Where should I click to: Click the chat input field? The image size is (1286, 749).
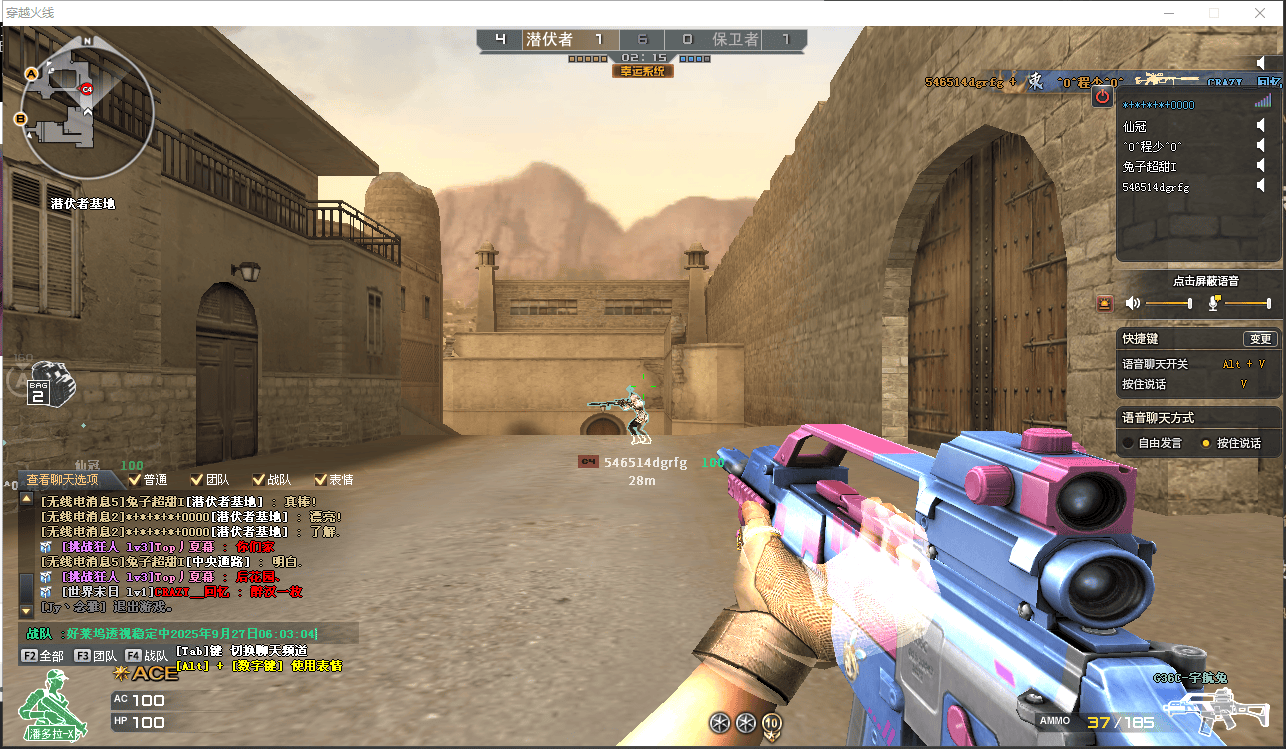point(188,634)
